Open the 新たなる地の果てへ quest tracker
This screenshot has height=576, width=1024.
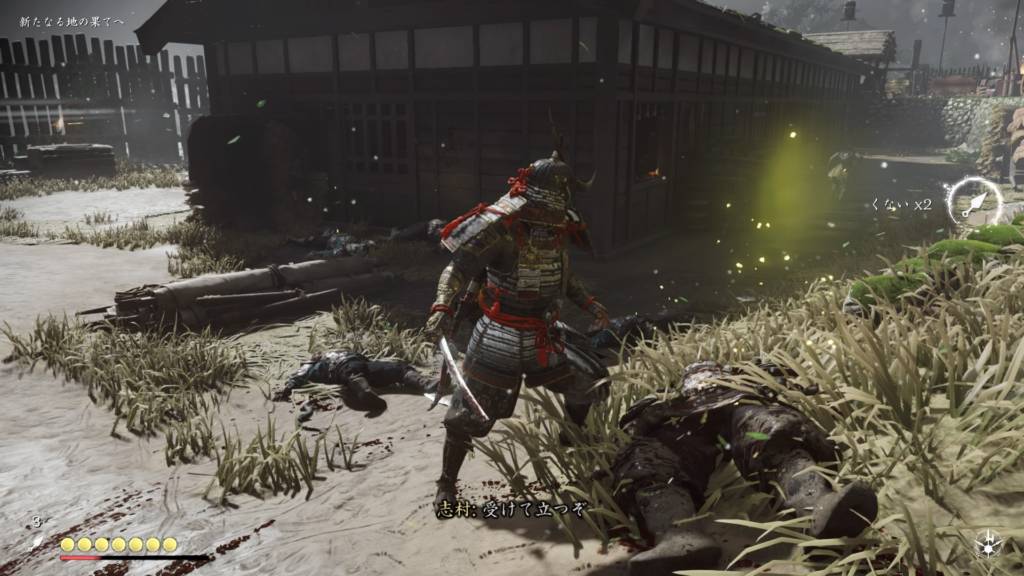click(x=72, y=21)
